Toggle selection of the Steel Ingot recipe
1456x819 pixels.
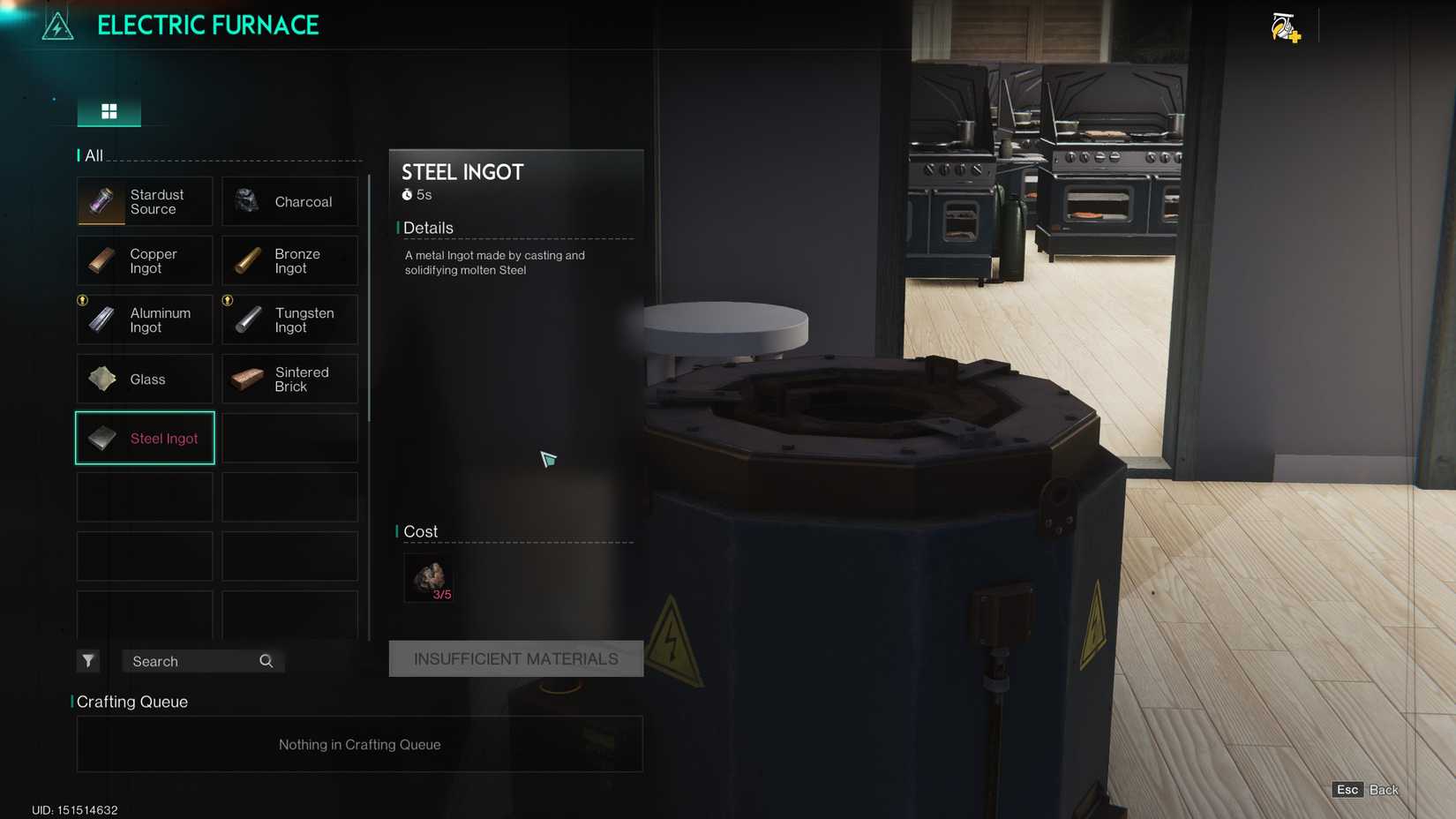point(144,438)
